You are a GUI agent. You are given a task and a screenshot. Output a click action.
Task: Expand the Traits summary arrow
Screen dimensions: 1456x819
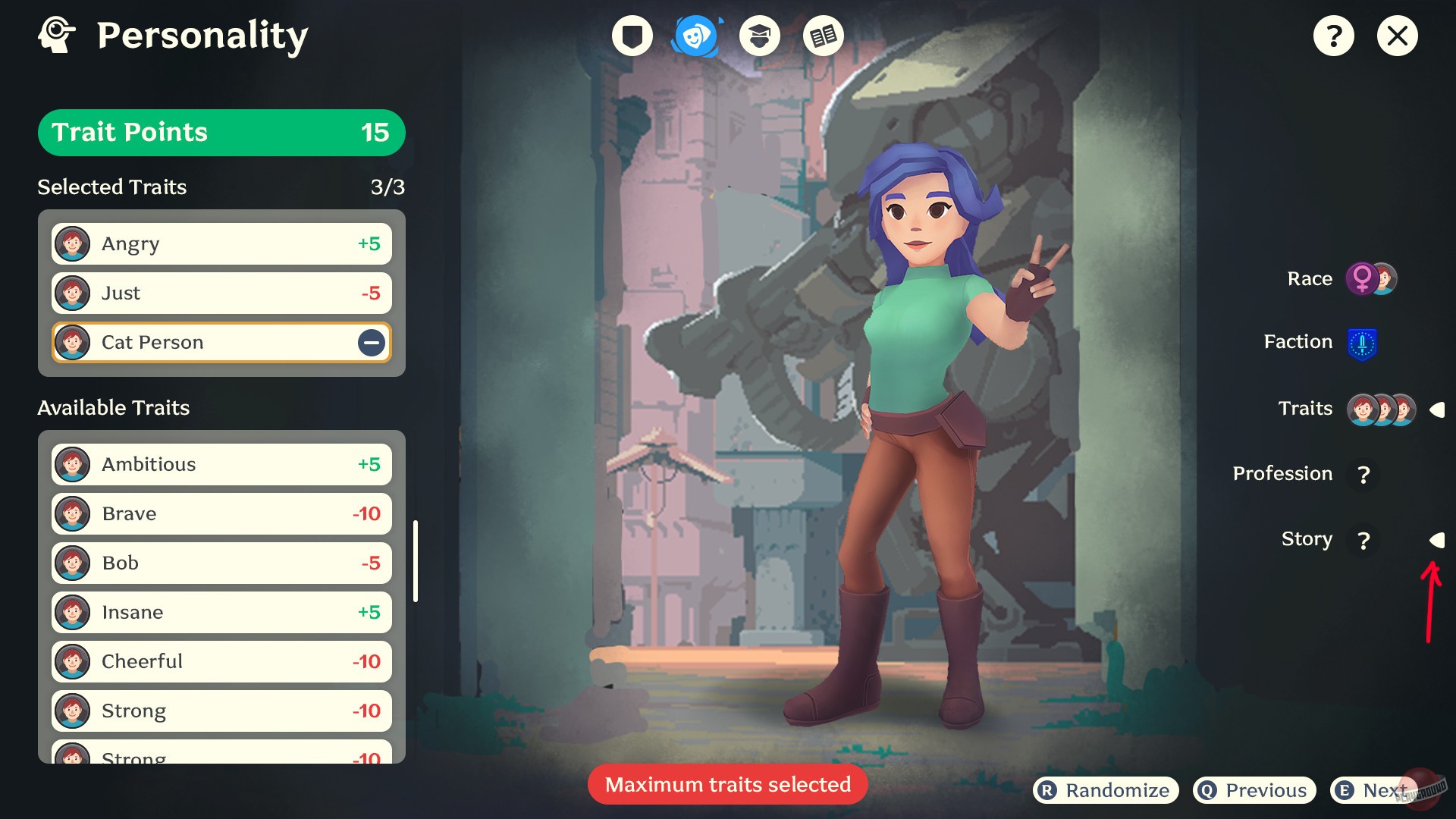(1438, 409)
